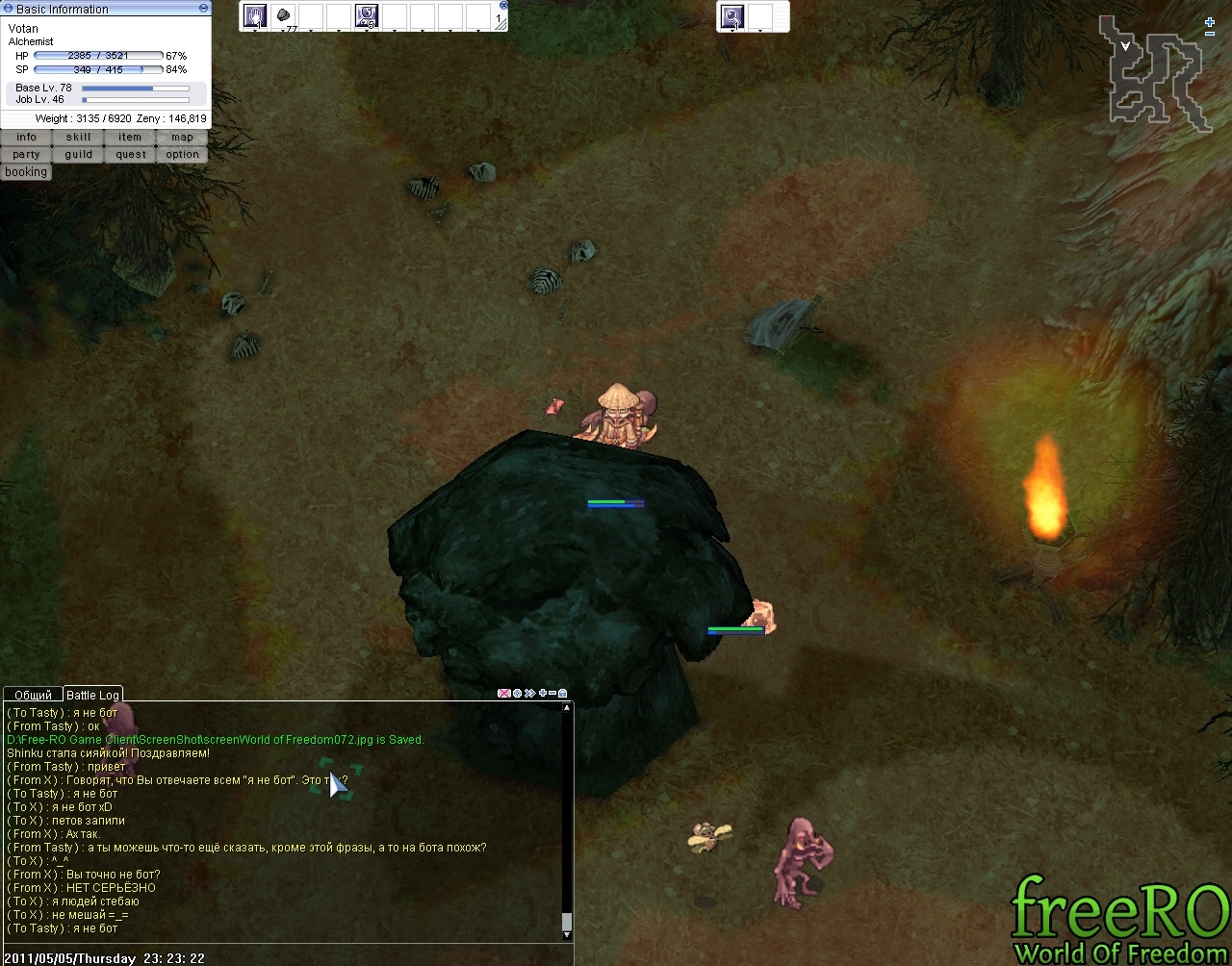Minimize the Basic Information window
Viewport: 1232px width, 966px height.
click(203, 8)
